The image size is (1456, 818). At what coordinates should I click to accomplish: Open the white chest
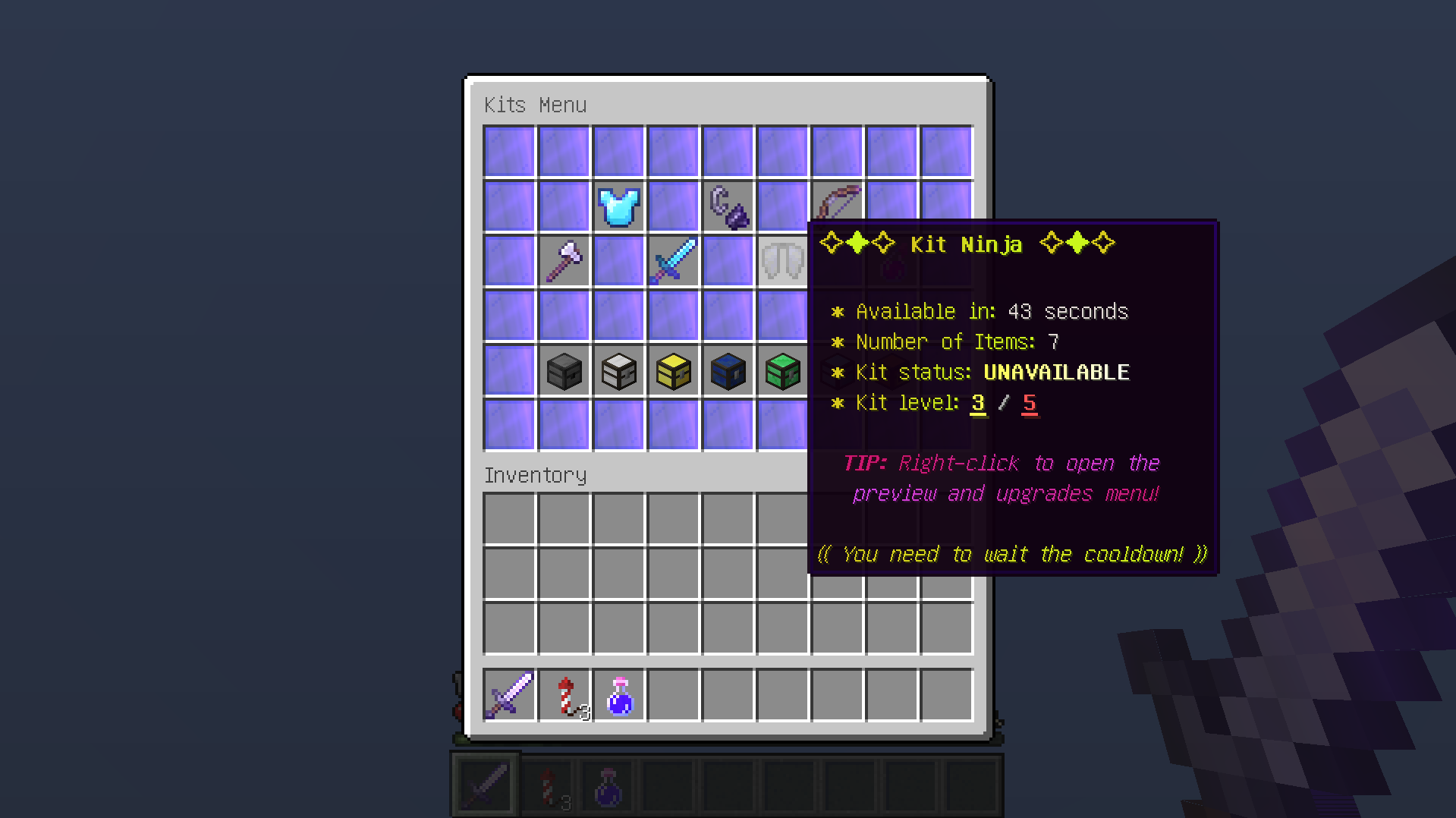pos(618,371)
